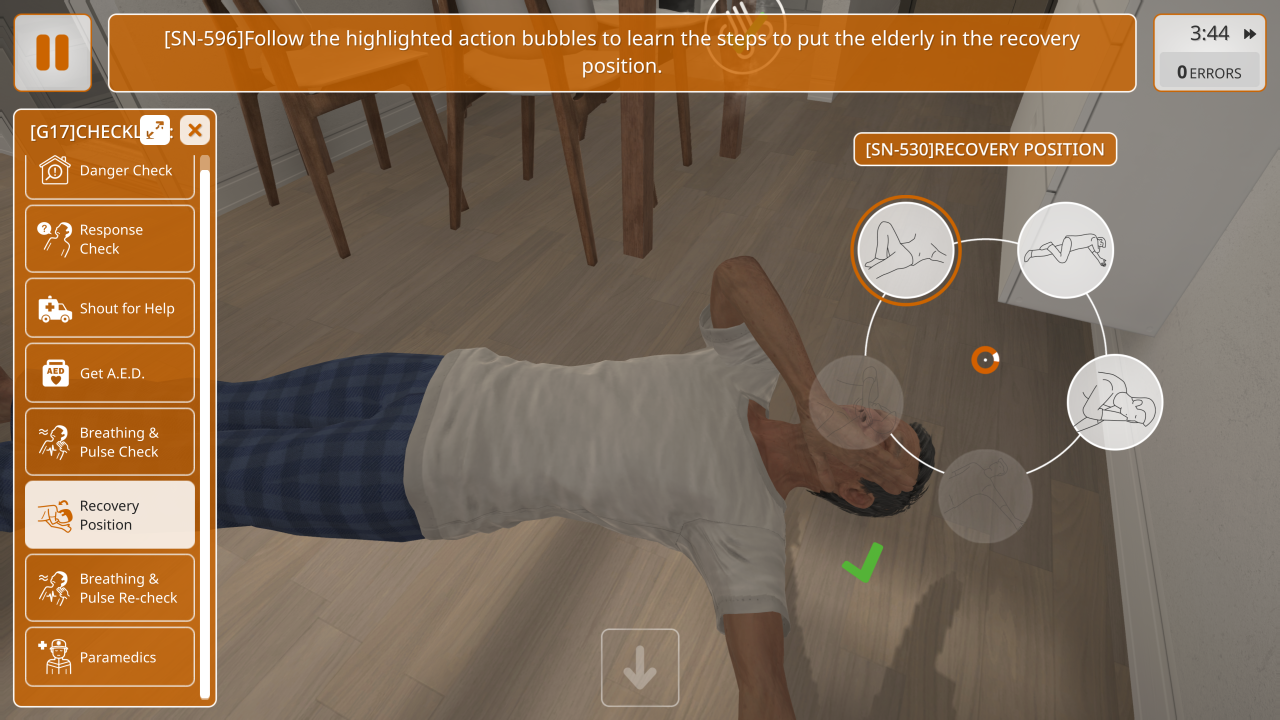The image size is (1280, 720).
Task: Select the Get A.E.D. step
Action: pyautogui.click(x=110, y=373)
